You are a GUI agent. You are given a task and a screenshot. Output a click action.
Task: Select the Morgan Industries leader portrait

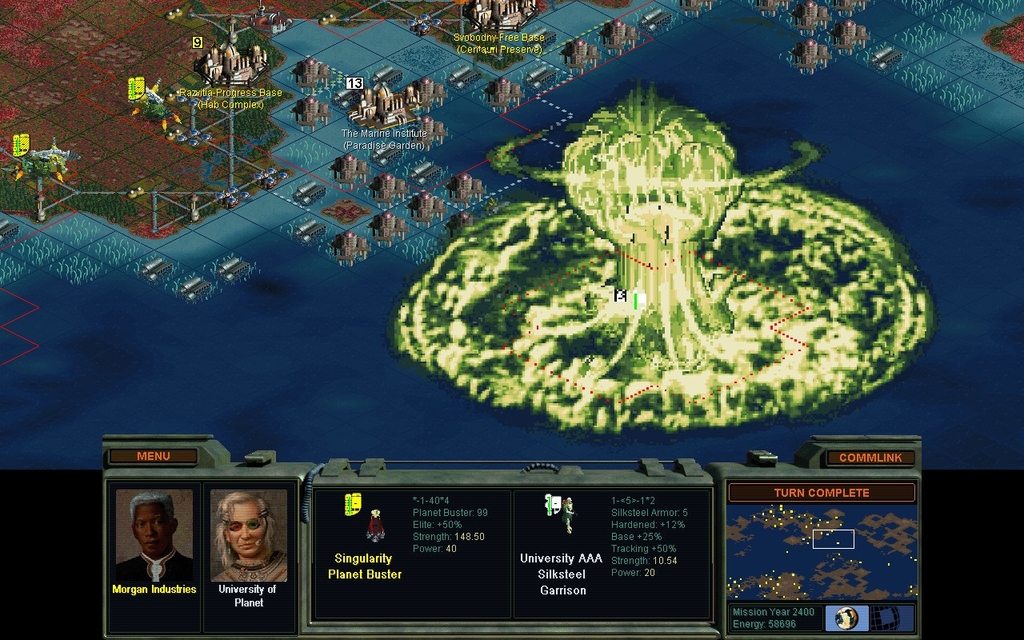click(153, 536)
